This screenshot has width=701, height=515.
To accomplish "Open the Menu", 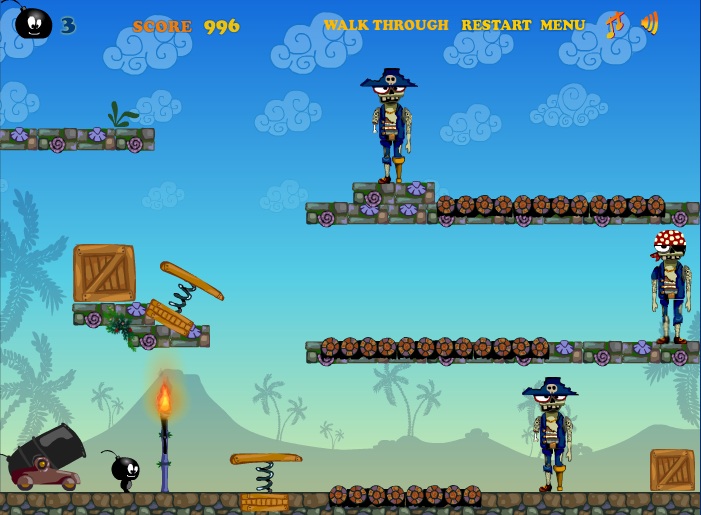I will coord(563,25).
